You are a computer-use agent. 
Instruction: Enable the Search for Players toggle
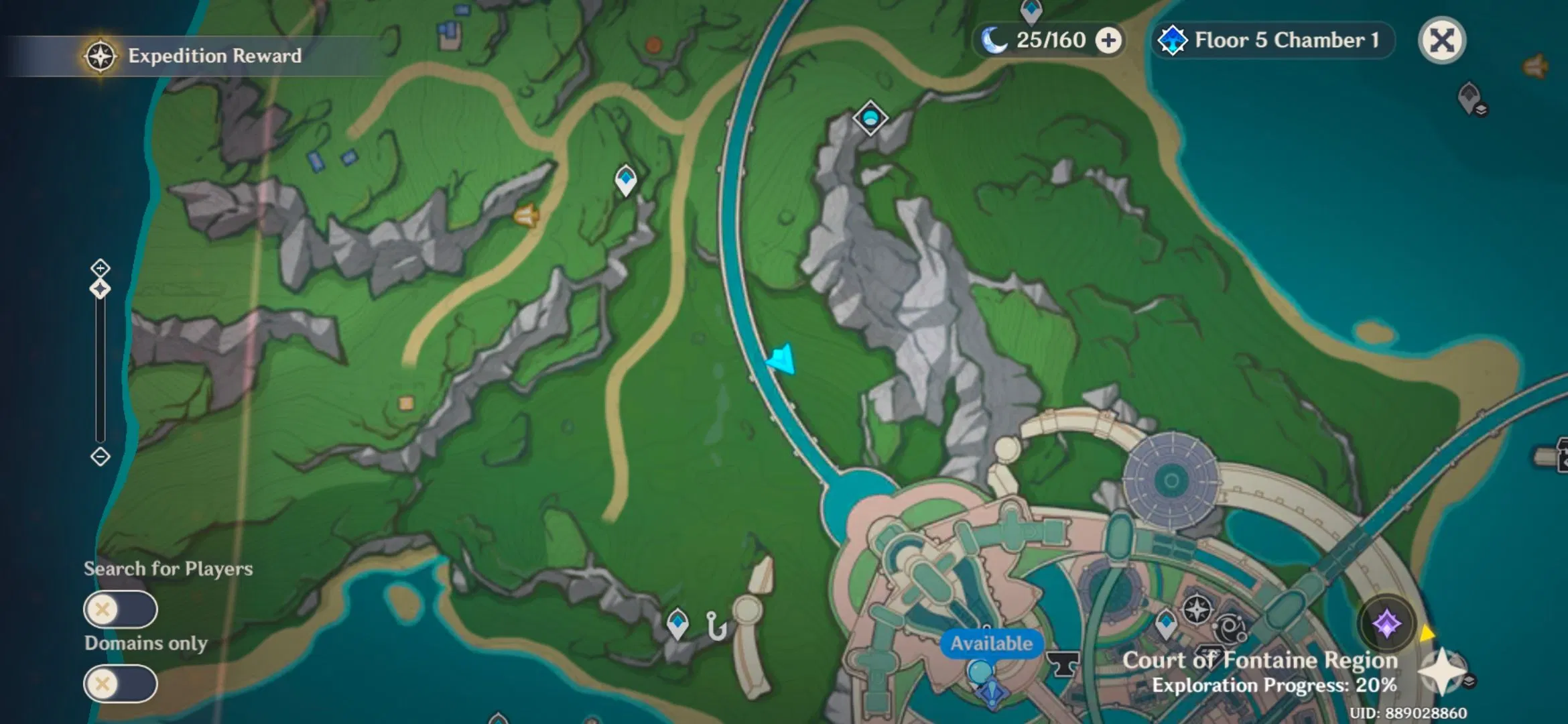[x=121, y=610]
